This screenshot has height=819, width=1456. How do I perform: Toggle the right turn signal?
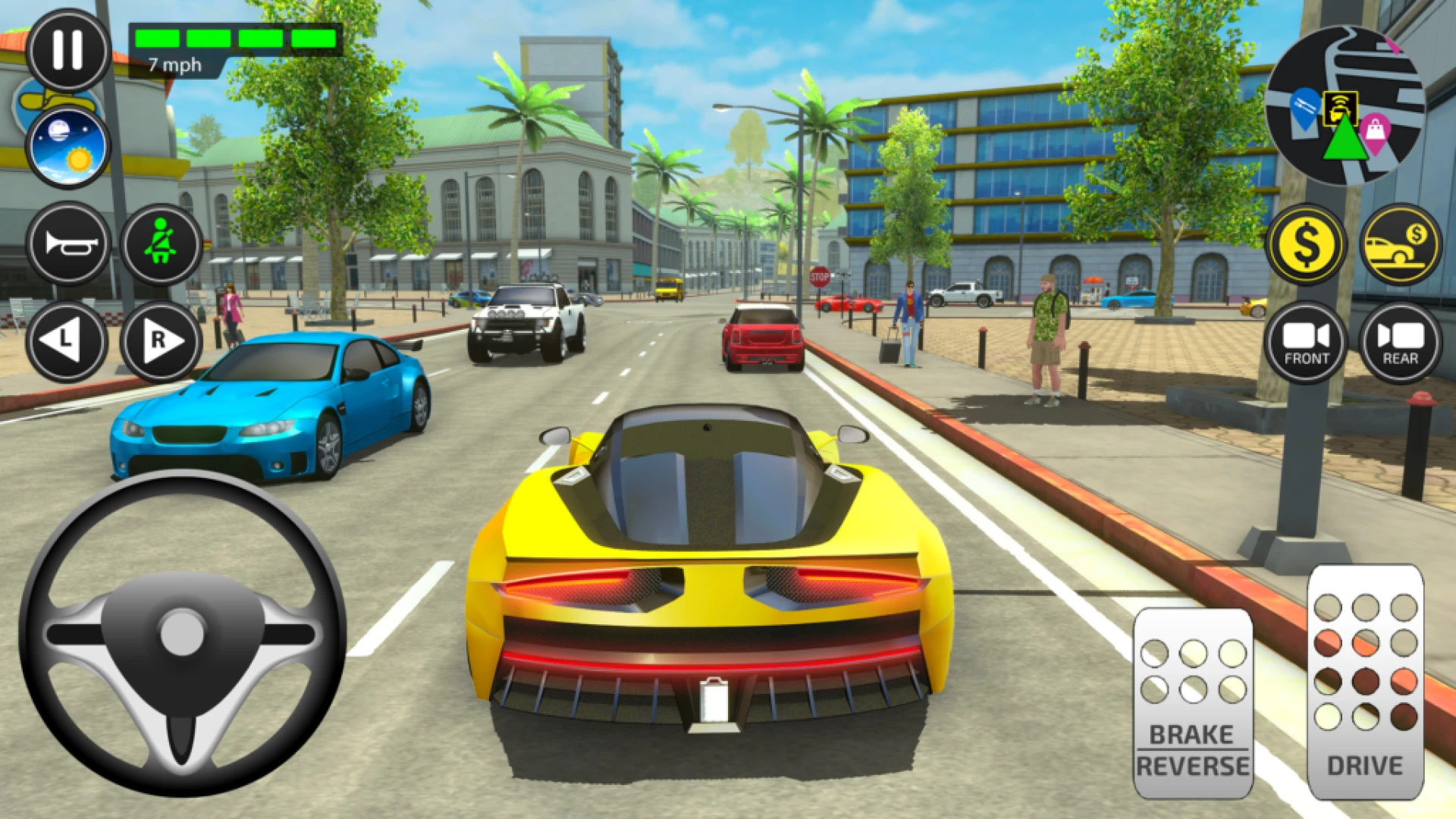(162, 343)
